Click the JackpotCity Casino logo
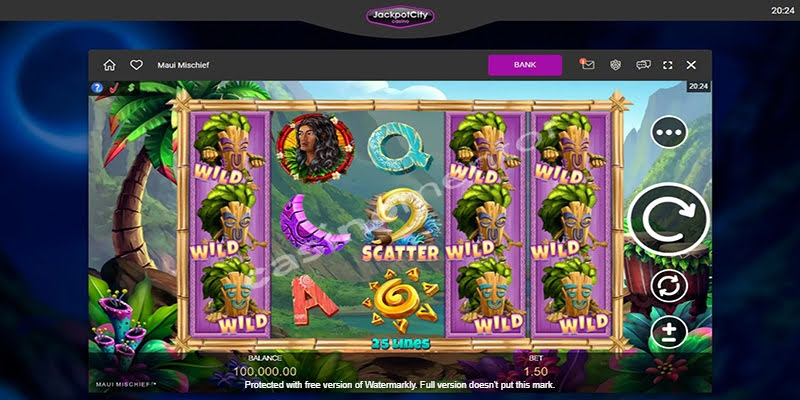 click(400, 17)
